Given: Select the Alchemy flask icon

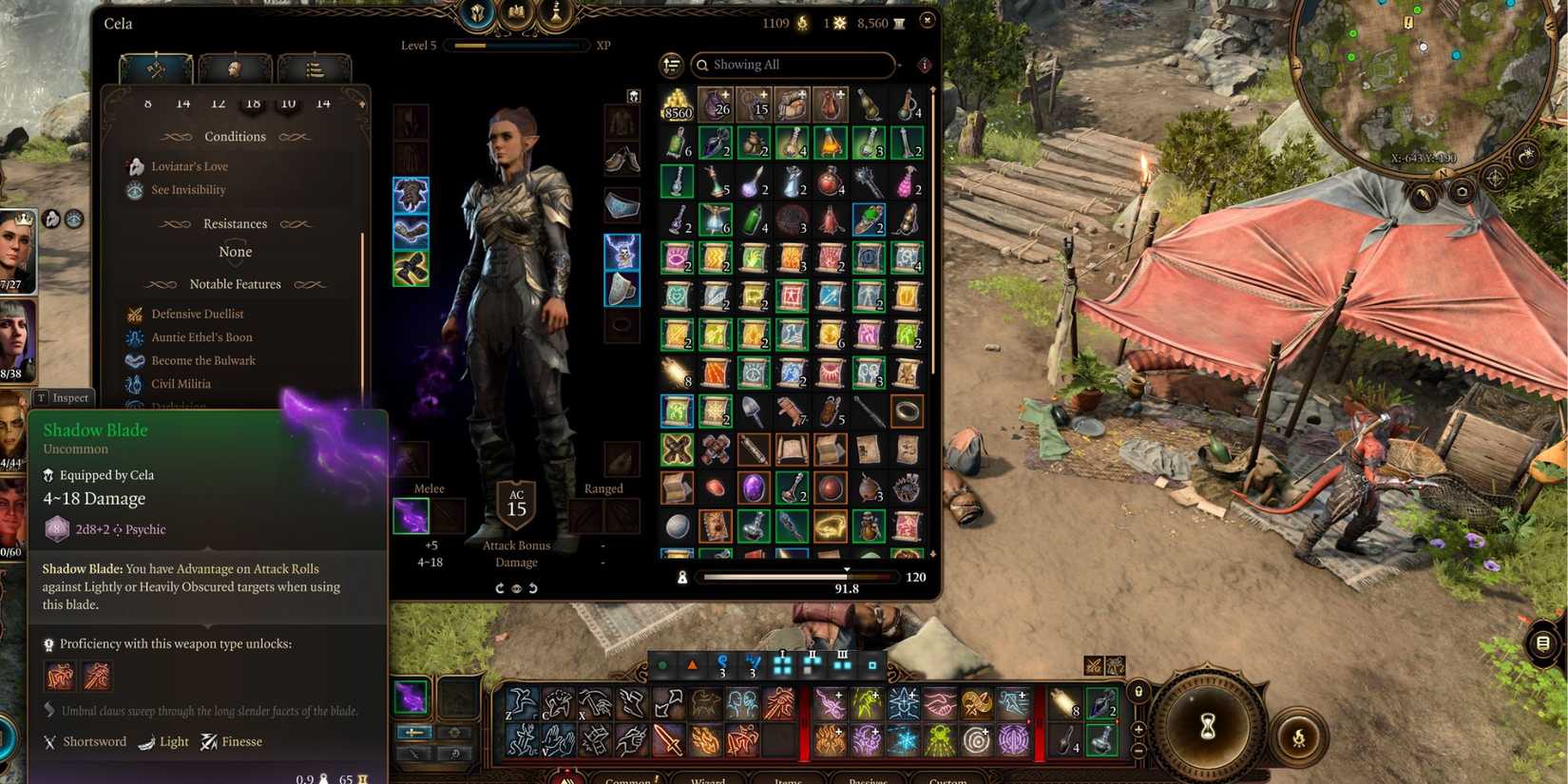Looking at the screenshot, I should (x=554, y=14).
